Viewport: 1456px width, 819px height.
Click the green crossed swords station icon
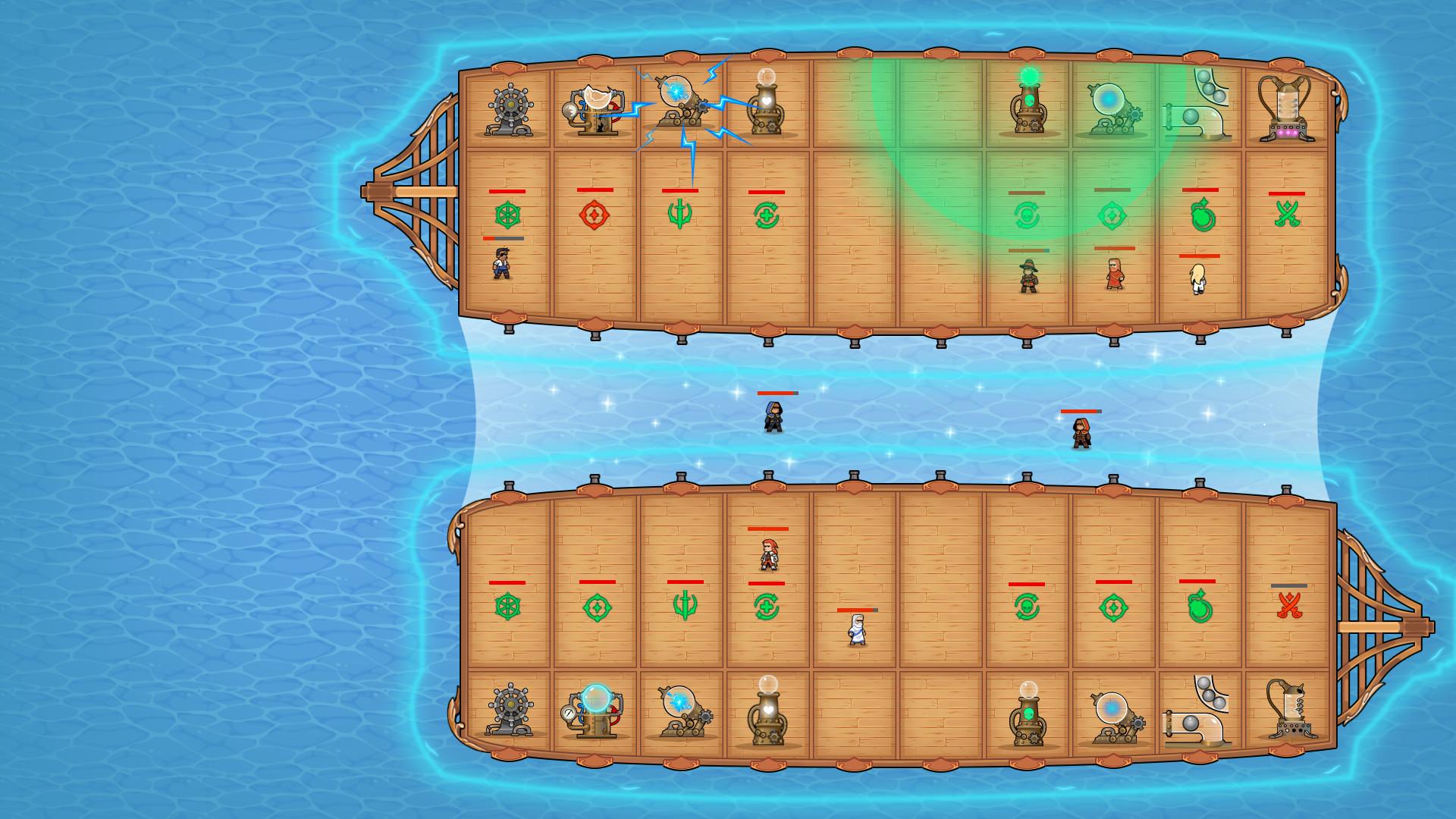1287,215
